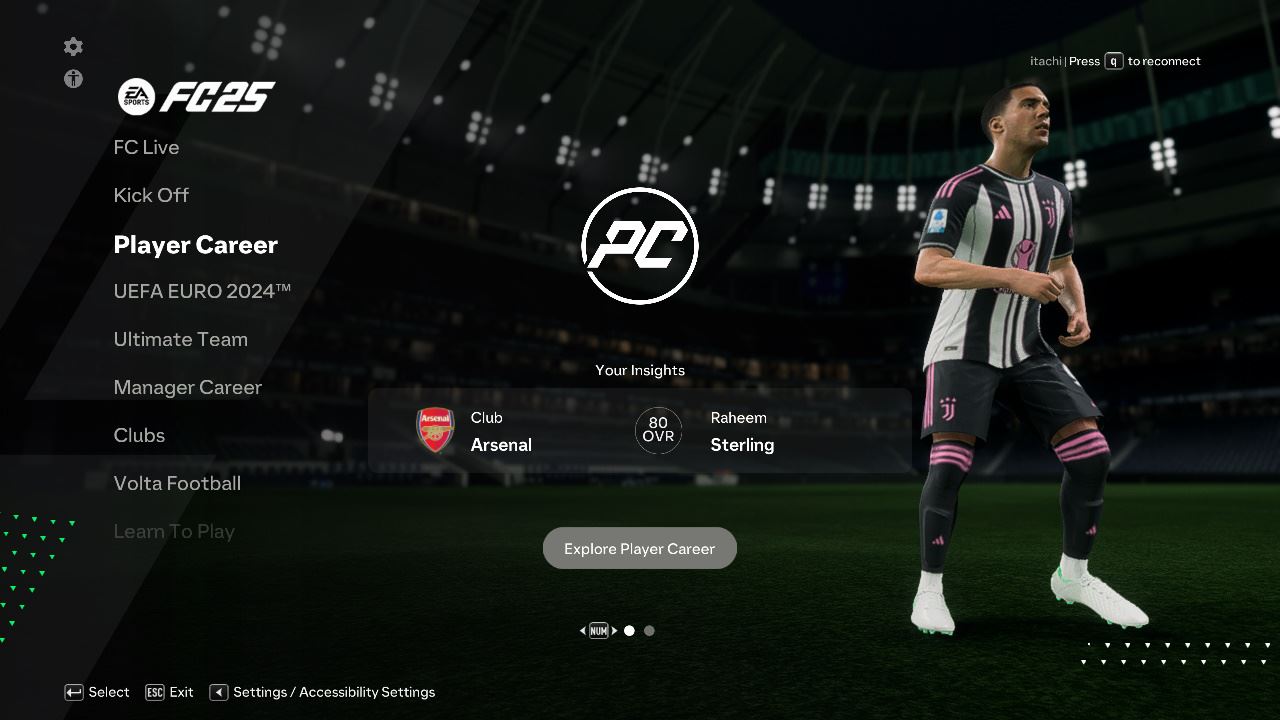
Task: Open settings via the gear icon
Action: coord(73,47)
